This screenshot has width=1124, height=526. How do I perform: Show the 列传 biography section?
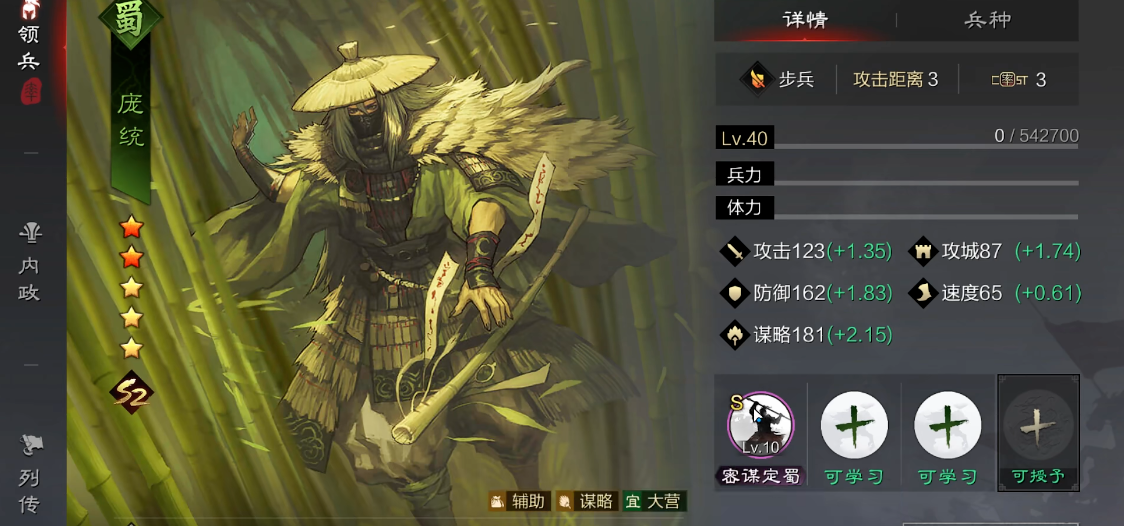(30, 473)
